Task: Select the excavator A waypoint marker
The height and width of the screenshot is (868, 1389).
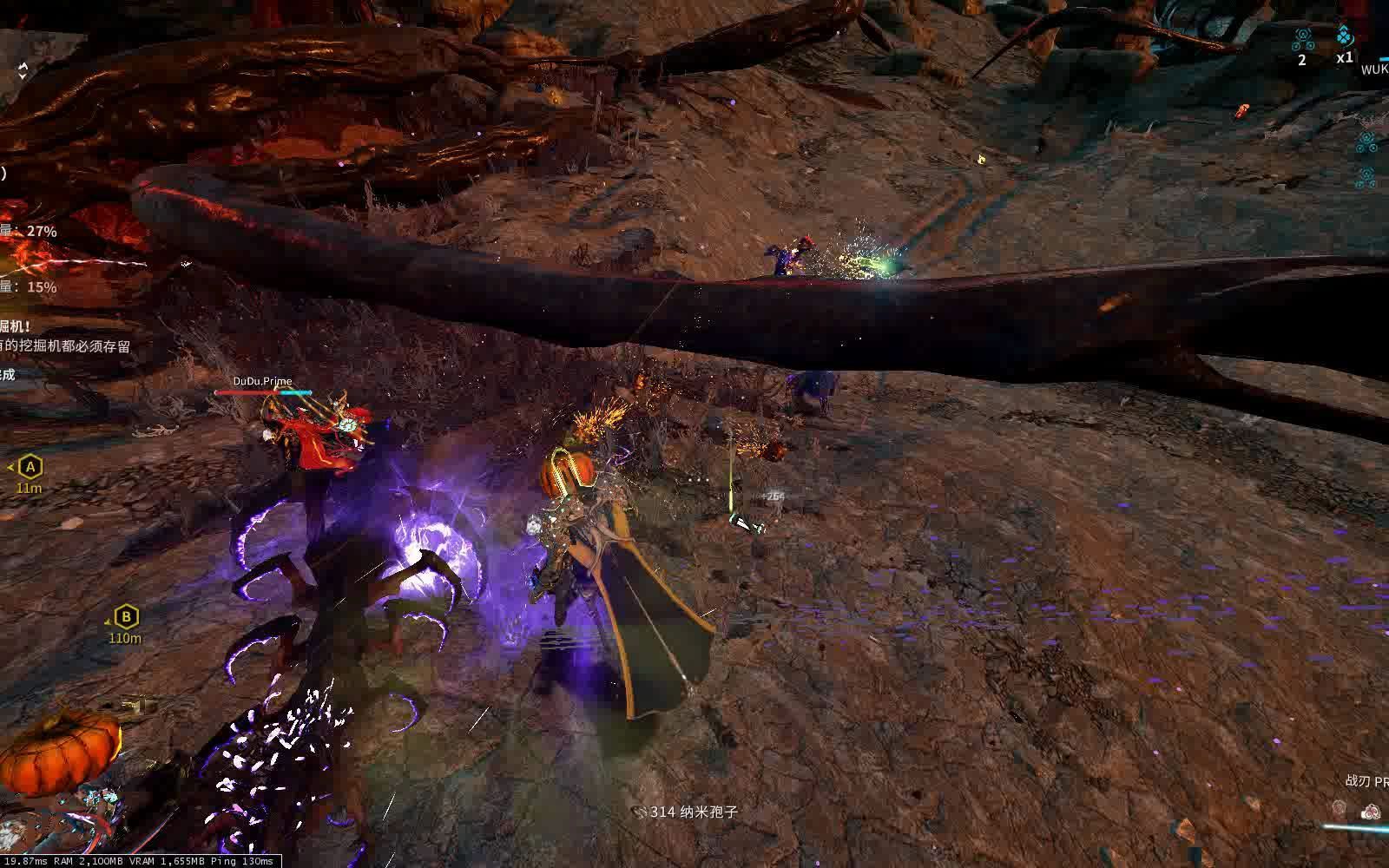Action: tap(30, 467)
